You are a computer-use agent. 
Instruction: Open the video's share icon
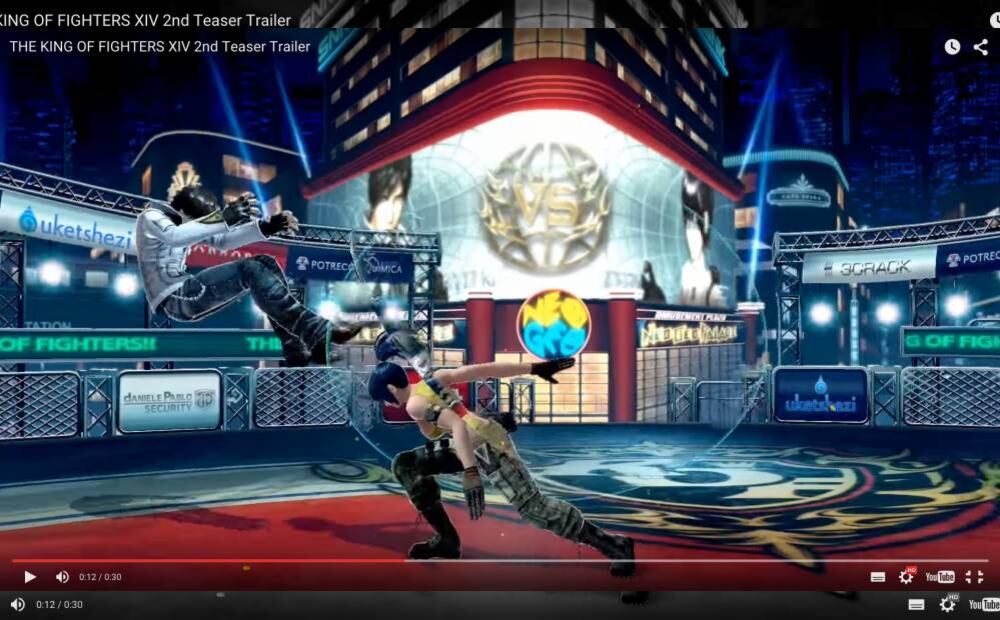pos(980,47)
